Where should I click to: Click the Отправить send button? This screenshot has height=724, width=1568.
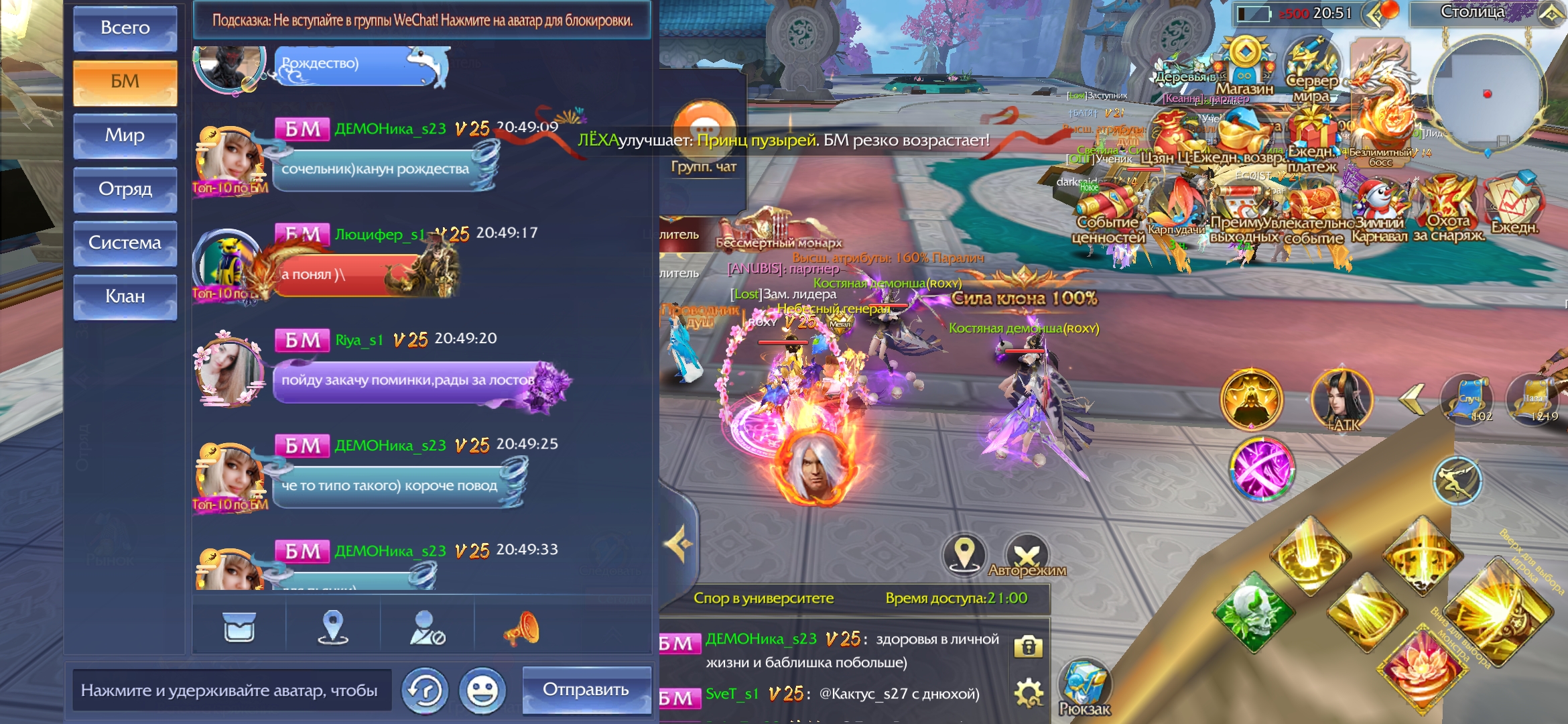[x=586, y=690]
